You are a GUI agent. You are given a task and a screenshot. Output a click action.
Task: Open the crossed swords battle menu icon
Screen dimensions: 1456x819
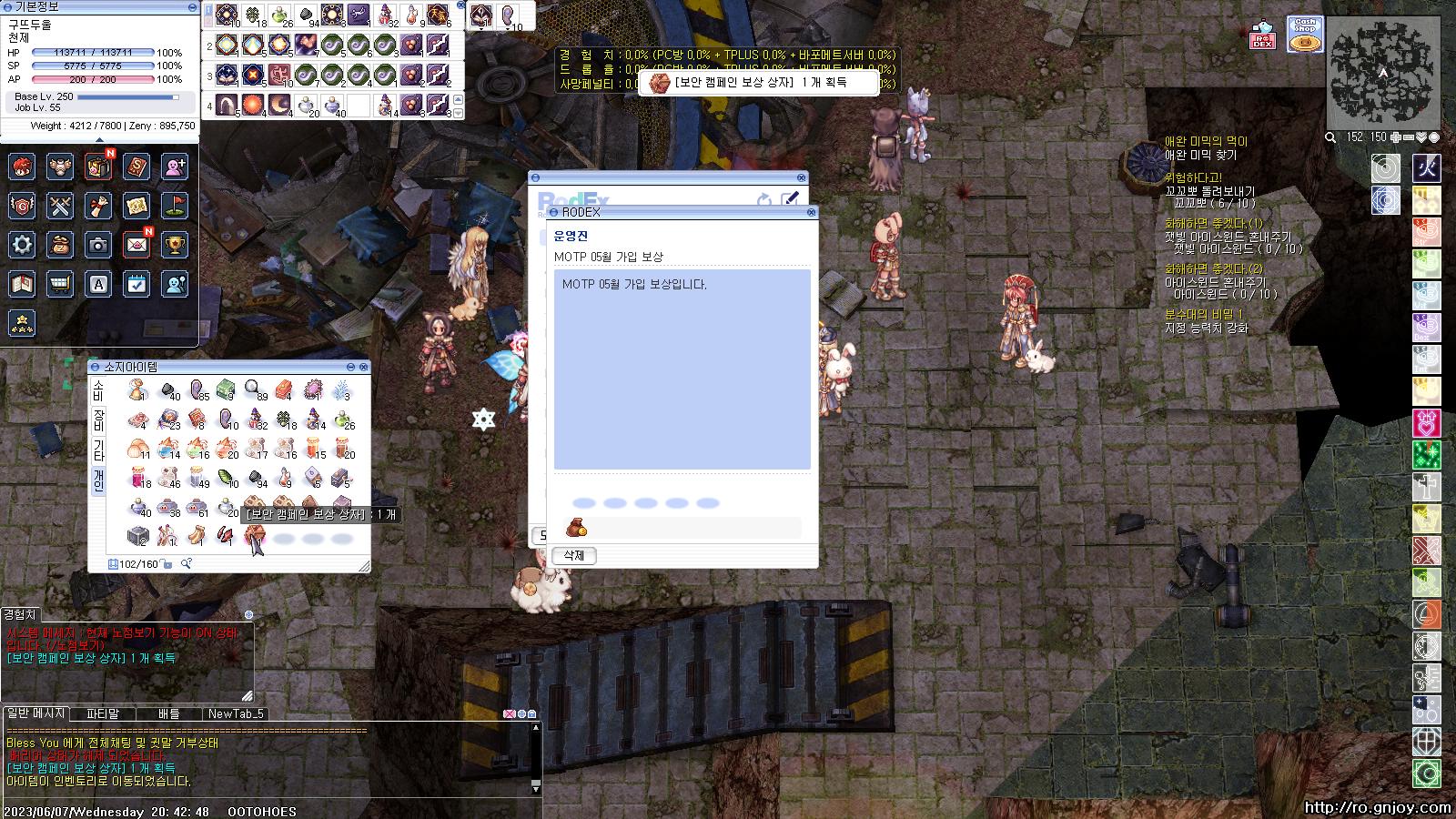coord(60,206)
